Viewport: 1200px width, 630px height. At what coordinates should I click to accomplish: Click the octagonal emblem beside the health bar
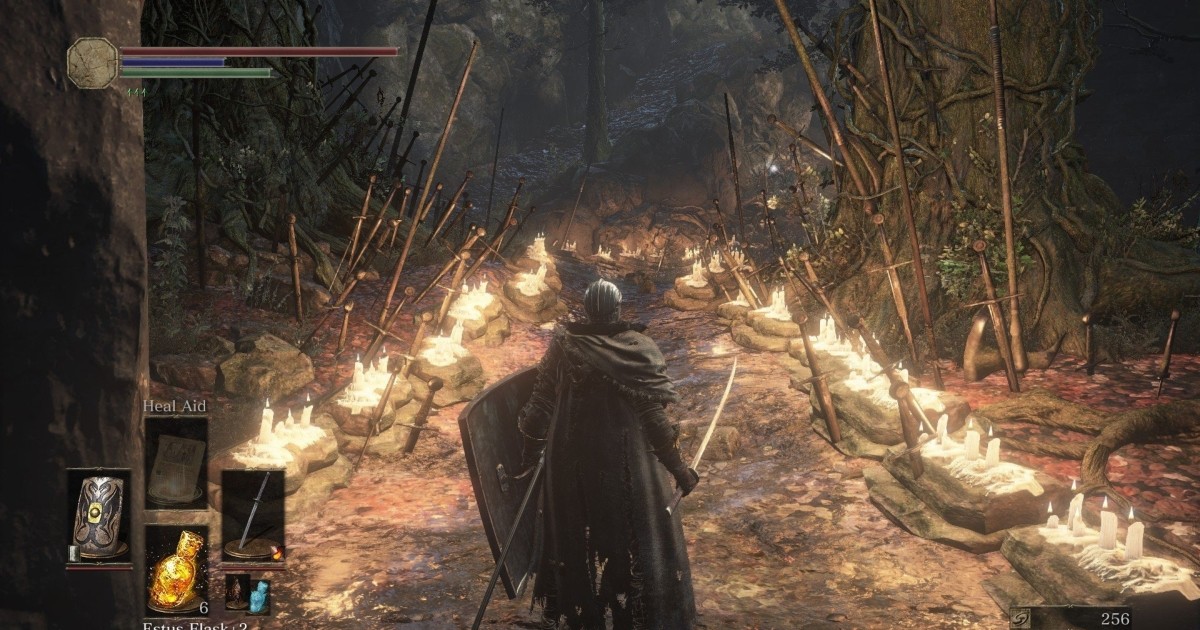(x=93, y=62)
